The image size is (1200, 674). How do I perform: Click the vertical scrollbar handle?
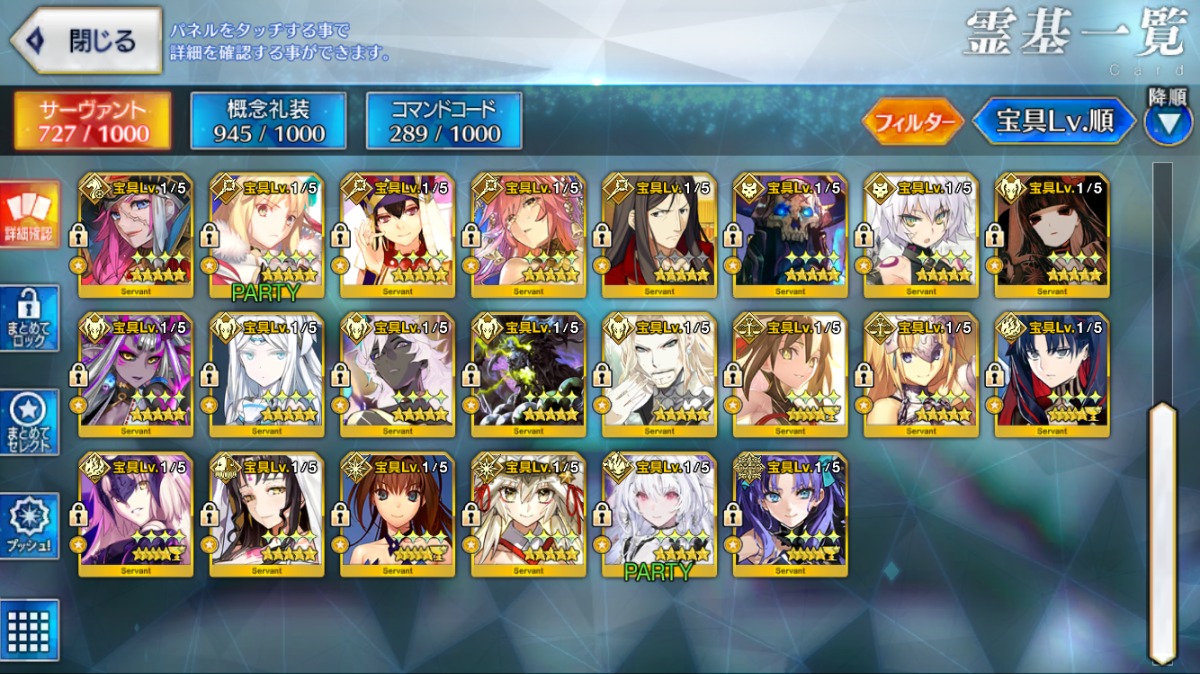coord(1162,530)
